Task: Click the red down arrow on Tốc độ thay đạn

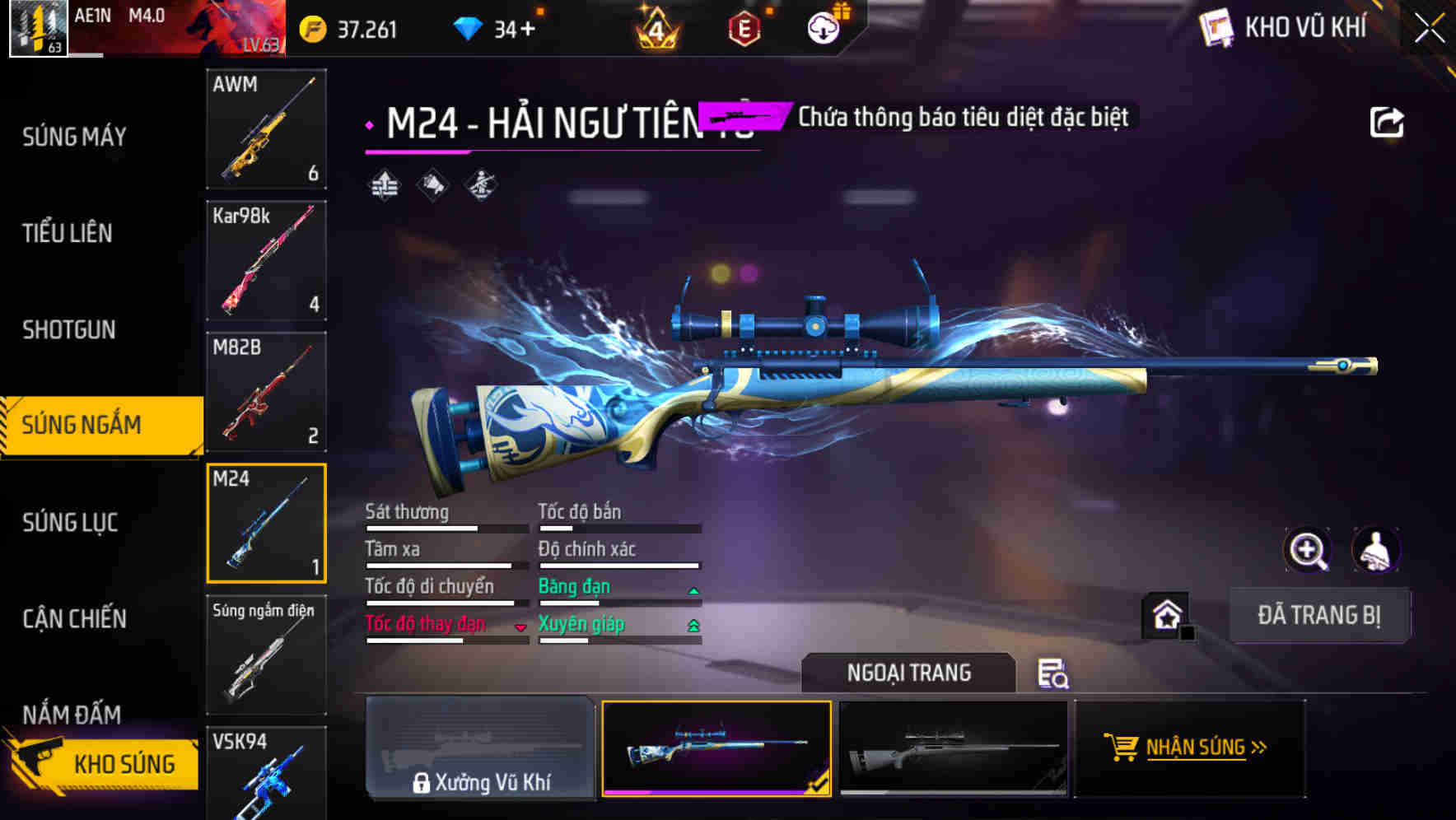Action: coord(521,628)
